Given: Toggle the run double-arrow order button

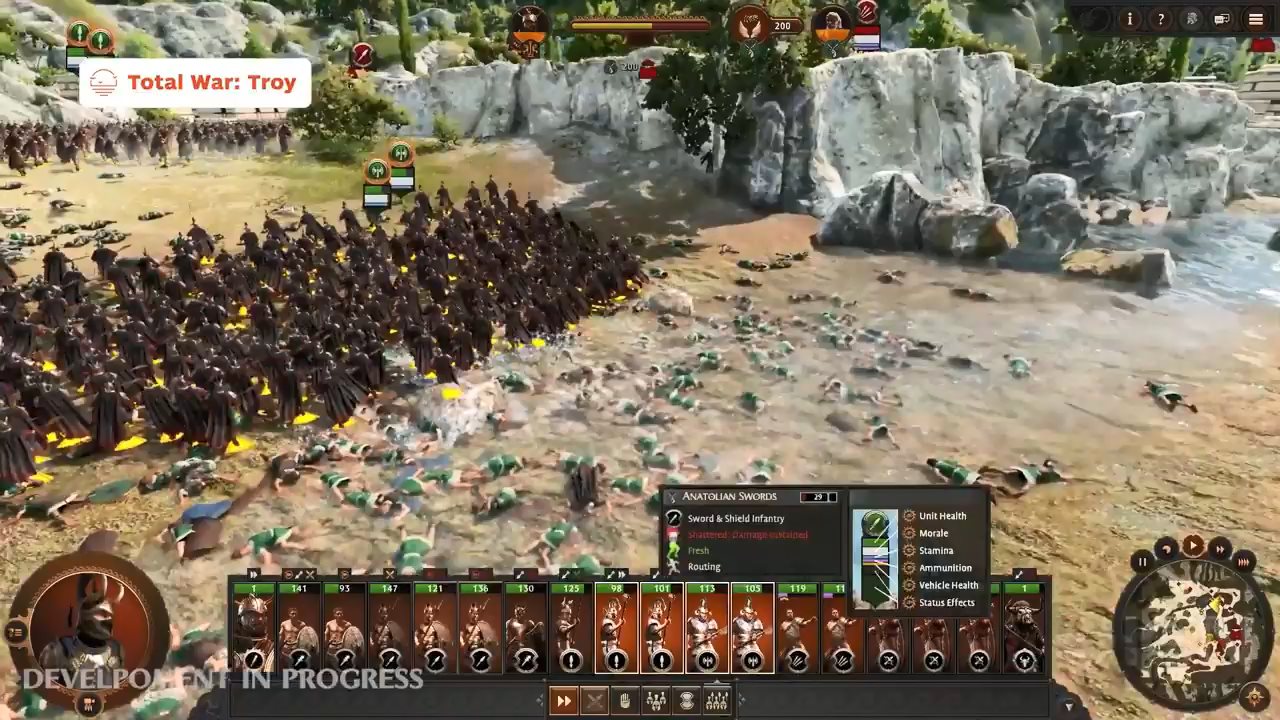Looking at the screenshot, I should coord(564,701).
